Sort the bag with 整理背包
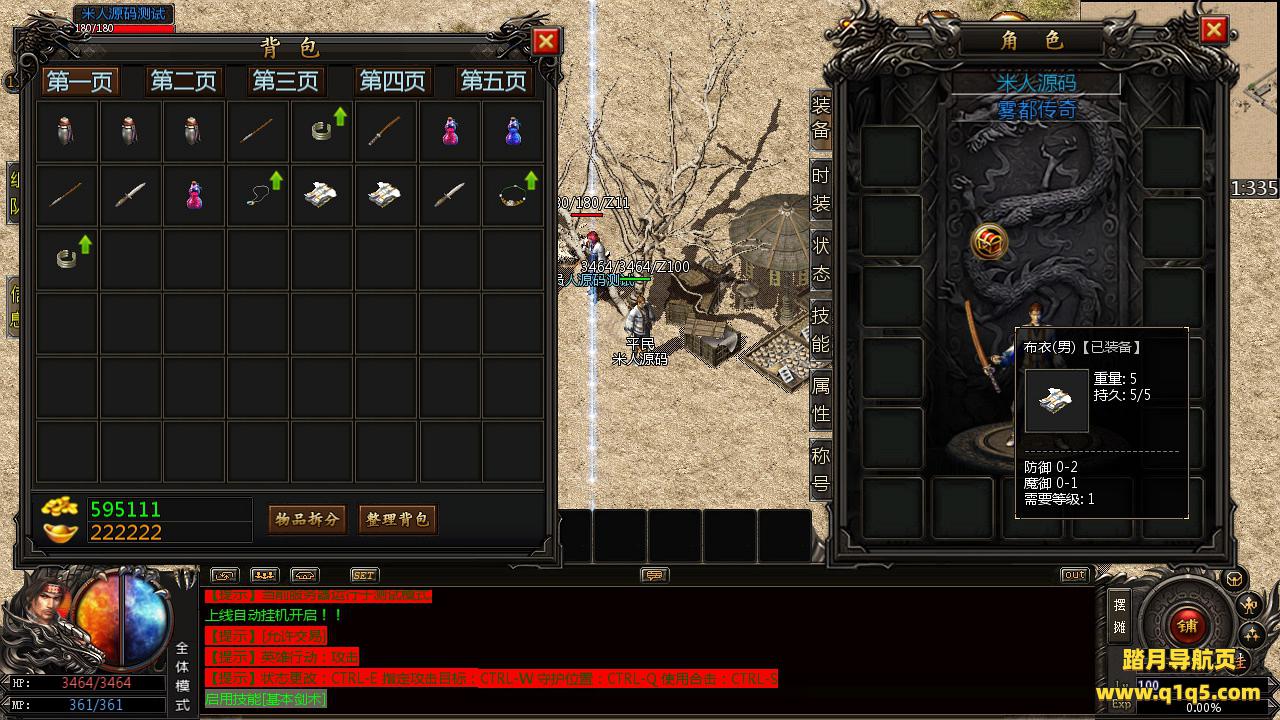 tap(397, 519)
